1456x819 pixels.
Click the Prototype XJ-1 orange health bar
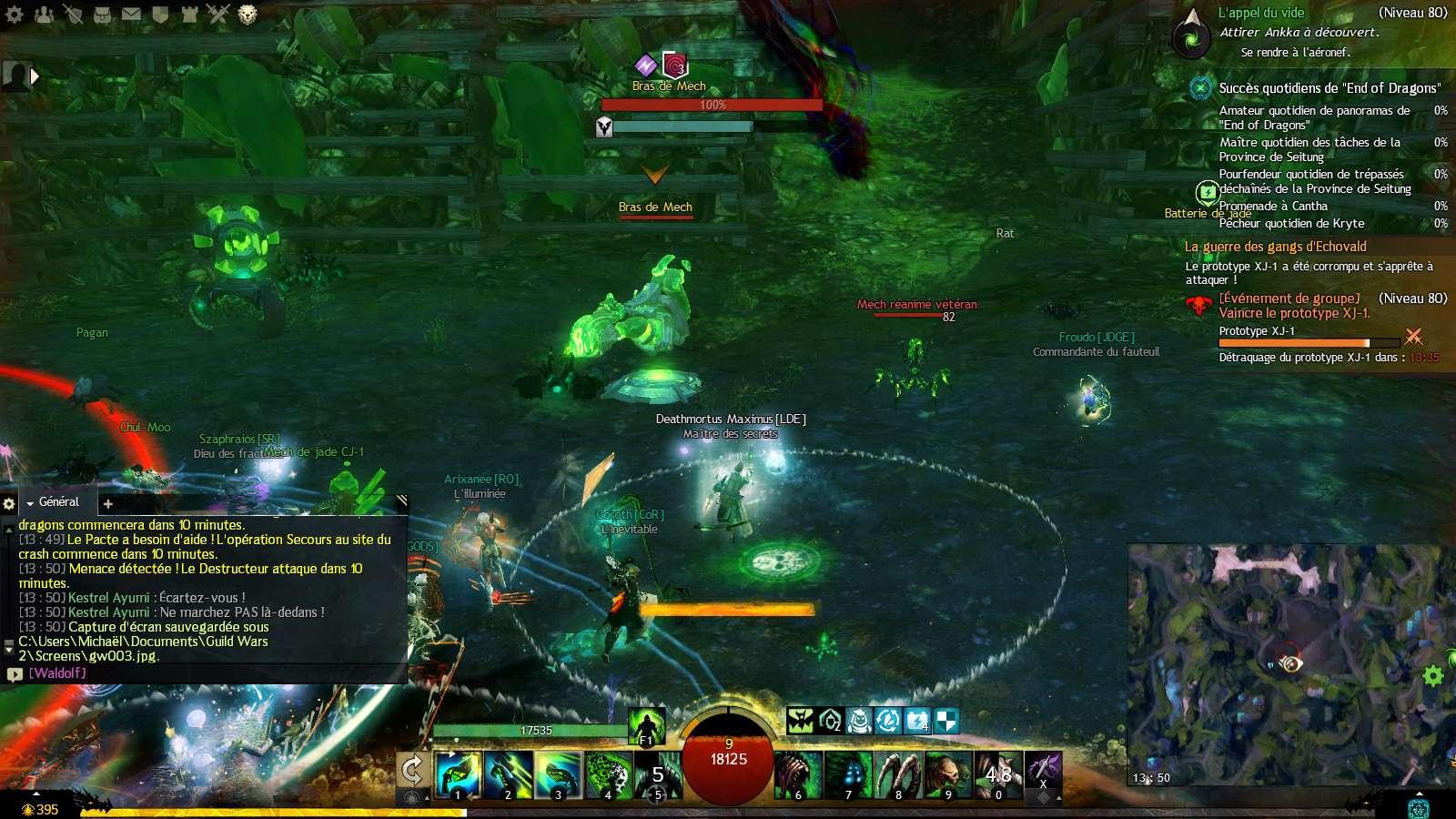[1292, 342]
